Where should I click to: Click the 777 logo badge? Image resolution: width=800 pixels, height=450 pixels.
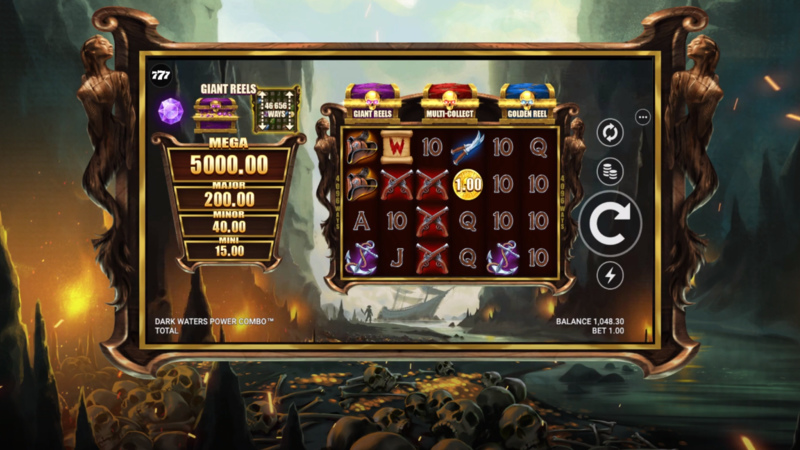(x=161, y=78)
